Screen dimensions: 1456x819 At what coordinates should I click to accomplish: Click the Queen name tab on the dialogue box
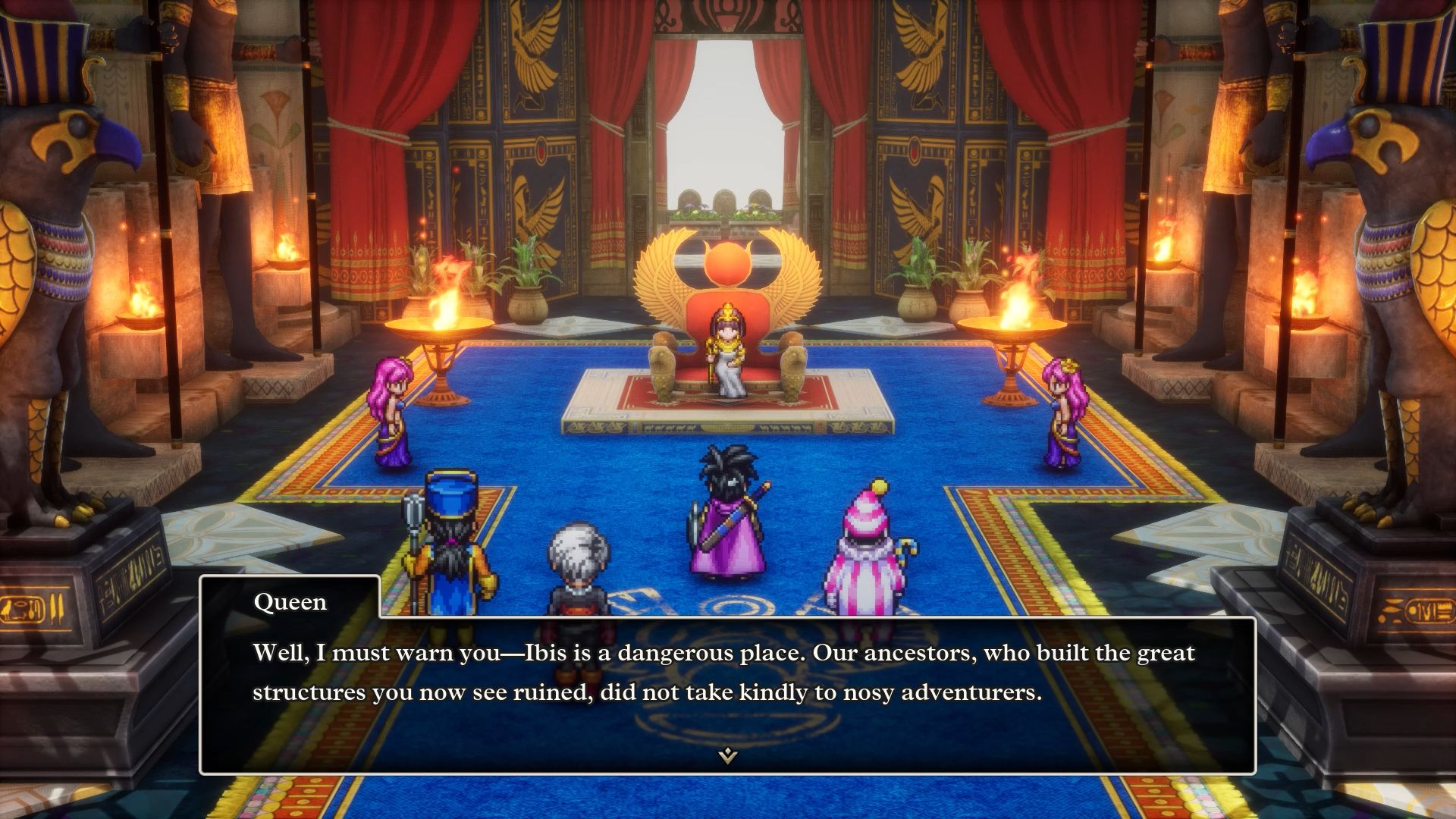(x=292, y=602)
